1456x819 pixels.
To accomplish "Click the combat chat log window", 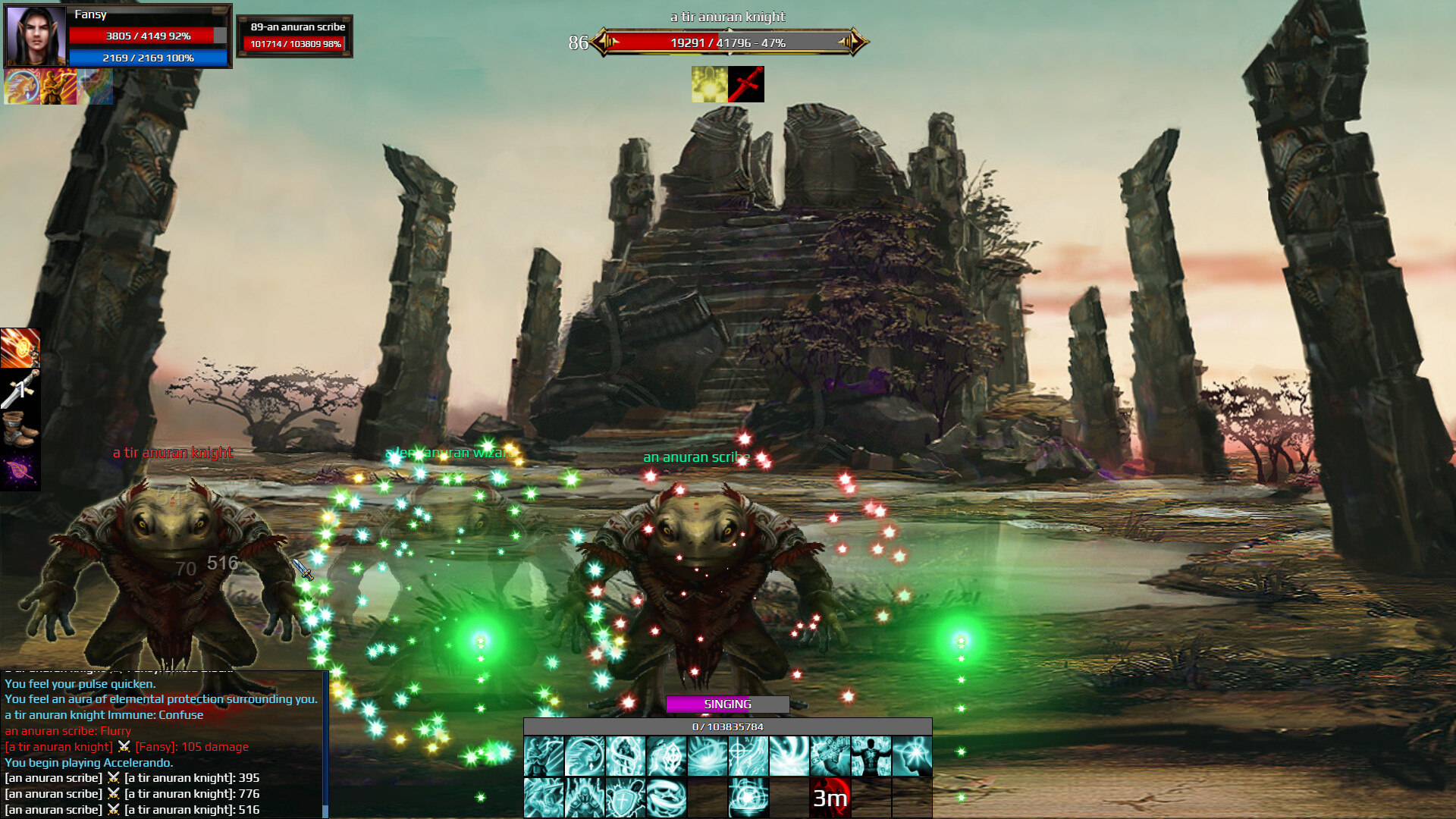I will (163, 744).
